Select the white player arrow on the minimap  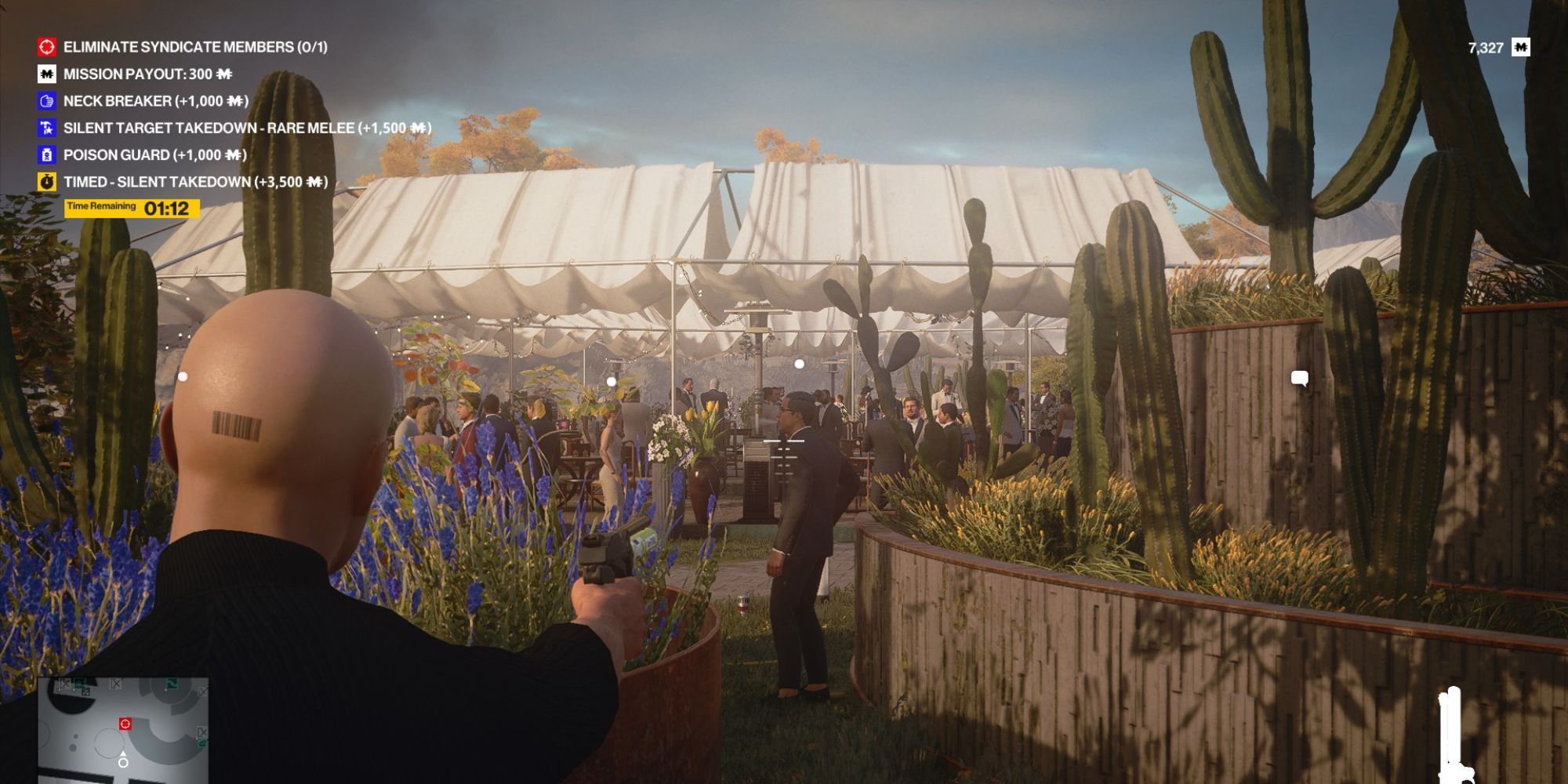pyautogui.click(x=123, y=753)
